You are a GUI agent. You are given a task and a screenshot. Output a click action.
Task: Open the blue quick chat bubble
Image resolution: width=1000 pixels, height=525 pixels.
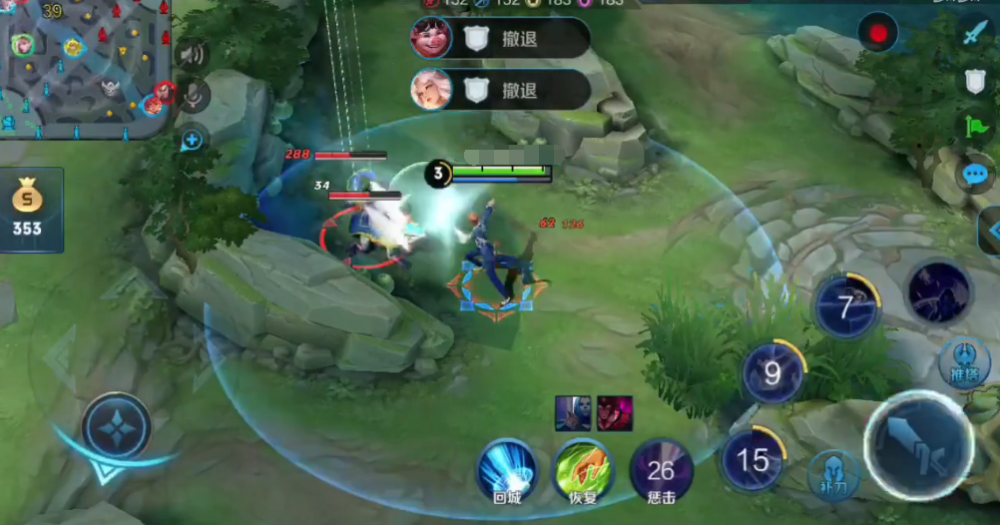[975, 175]
